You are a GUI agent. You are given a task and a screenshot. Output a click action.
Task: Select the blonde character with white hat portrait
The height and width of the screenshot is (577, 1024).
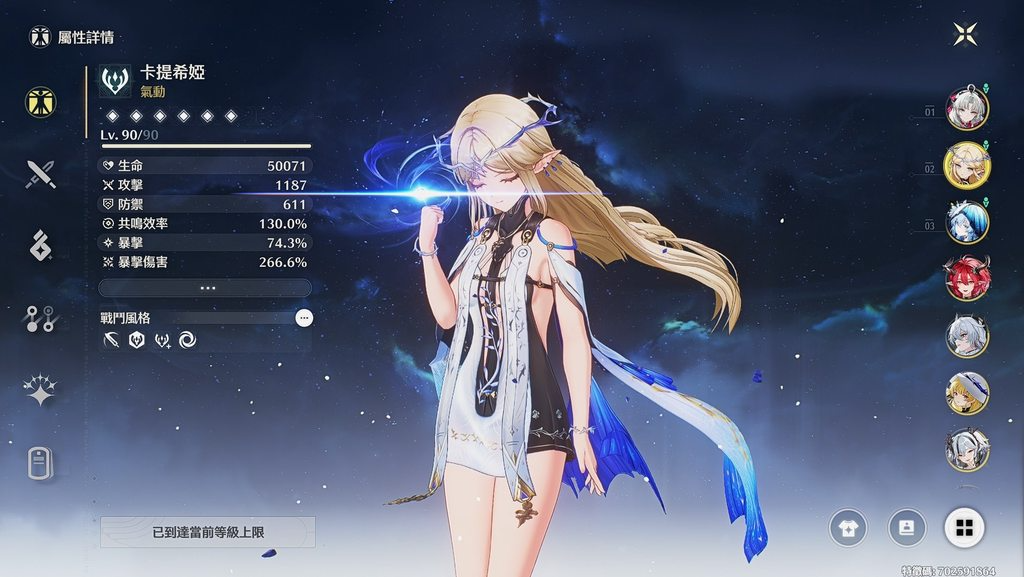tap(967, 393)
